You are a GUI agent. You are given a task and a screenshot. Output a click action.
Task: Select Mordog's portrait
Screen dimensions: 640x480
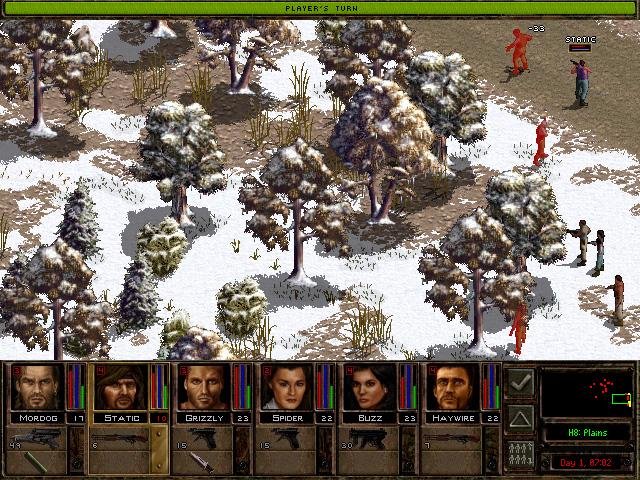pos(37,387)
